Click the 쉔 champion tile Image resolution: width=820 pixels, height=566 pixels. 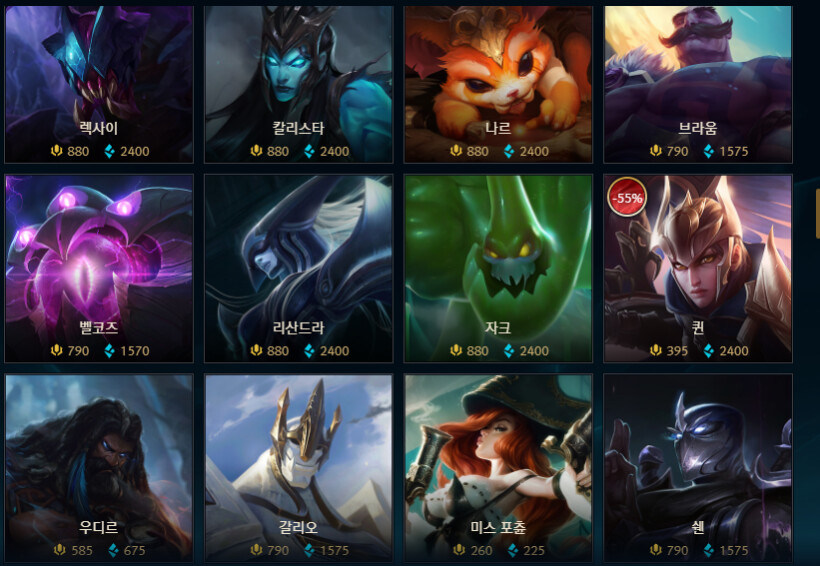[x=698, y=465]
